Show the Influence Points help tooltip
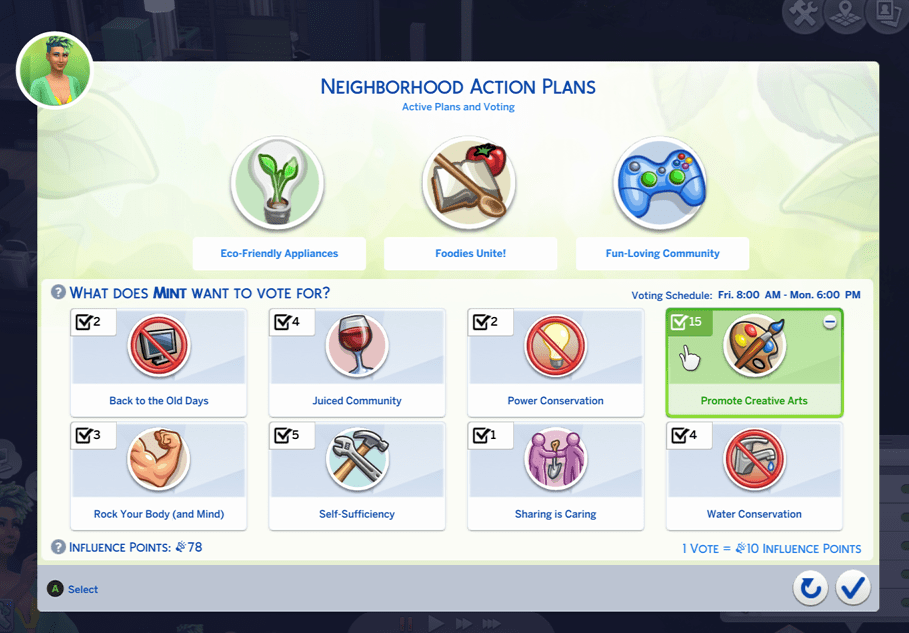 point(59,548)
